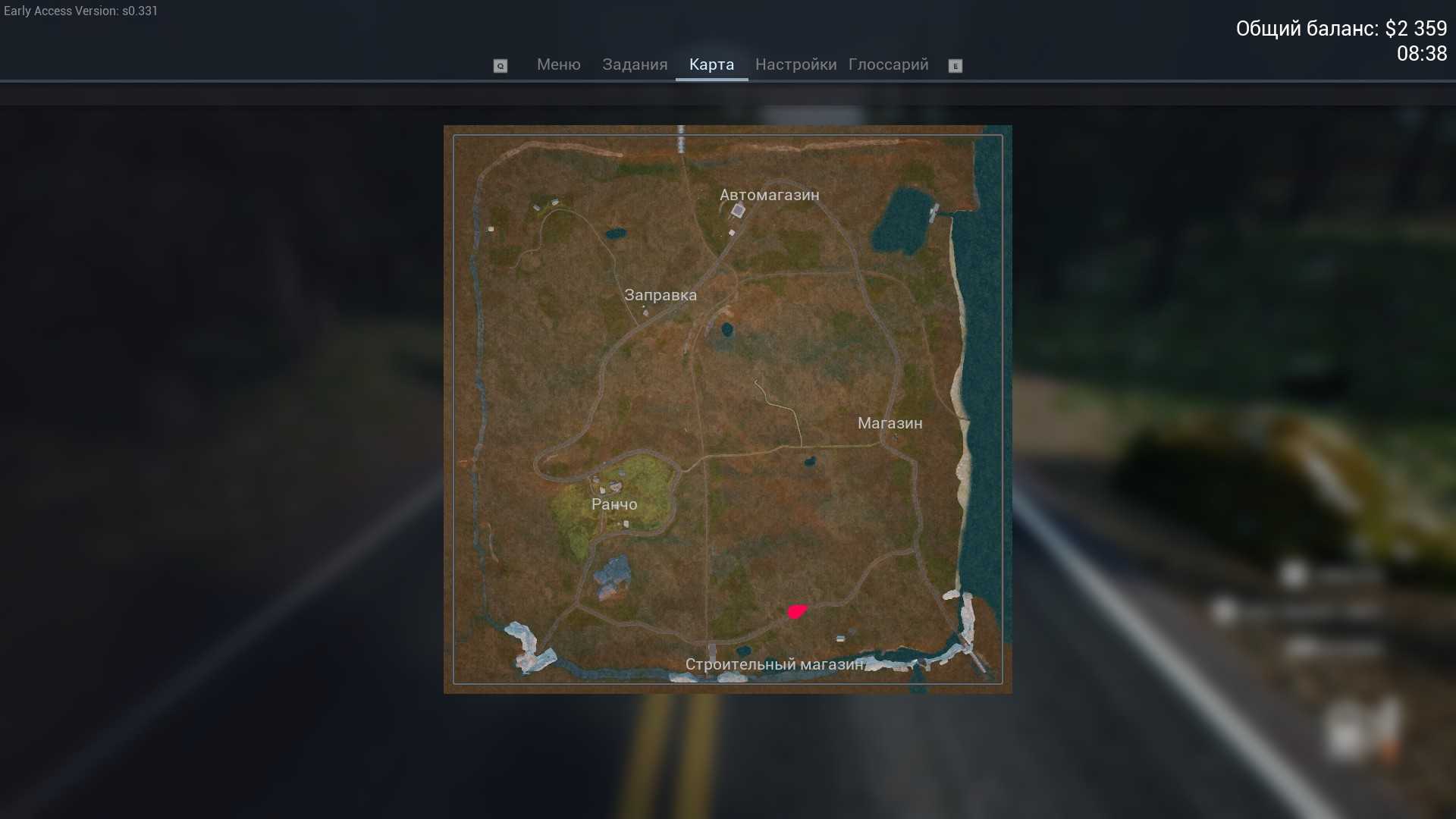Show the Глоссарий tab
Viewport: 1456px width, 819px height.
click(x=888, y=65)
